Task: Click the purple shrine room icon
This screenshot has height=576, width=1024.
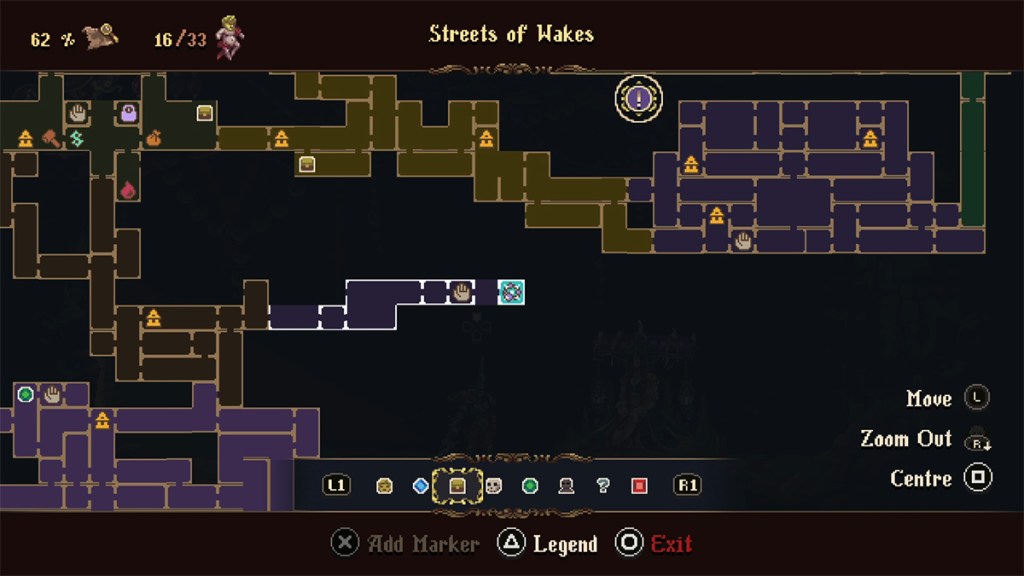Action: (x=129, y=113)
